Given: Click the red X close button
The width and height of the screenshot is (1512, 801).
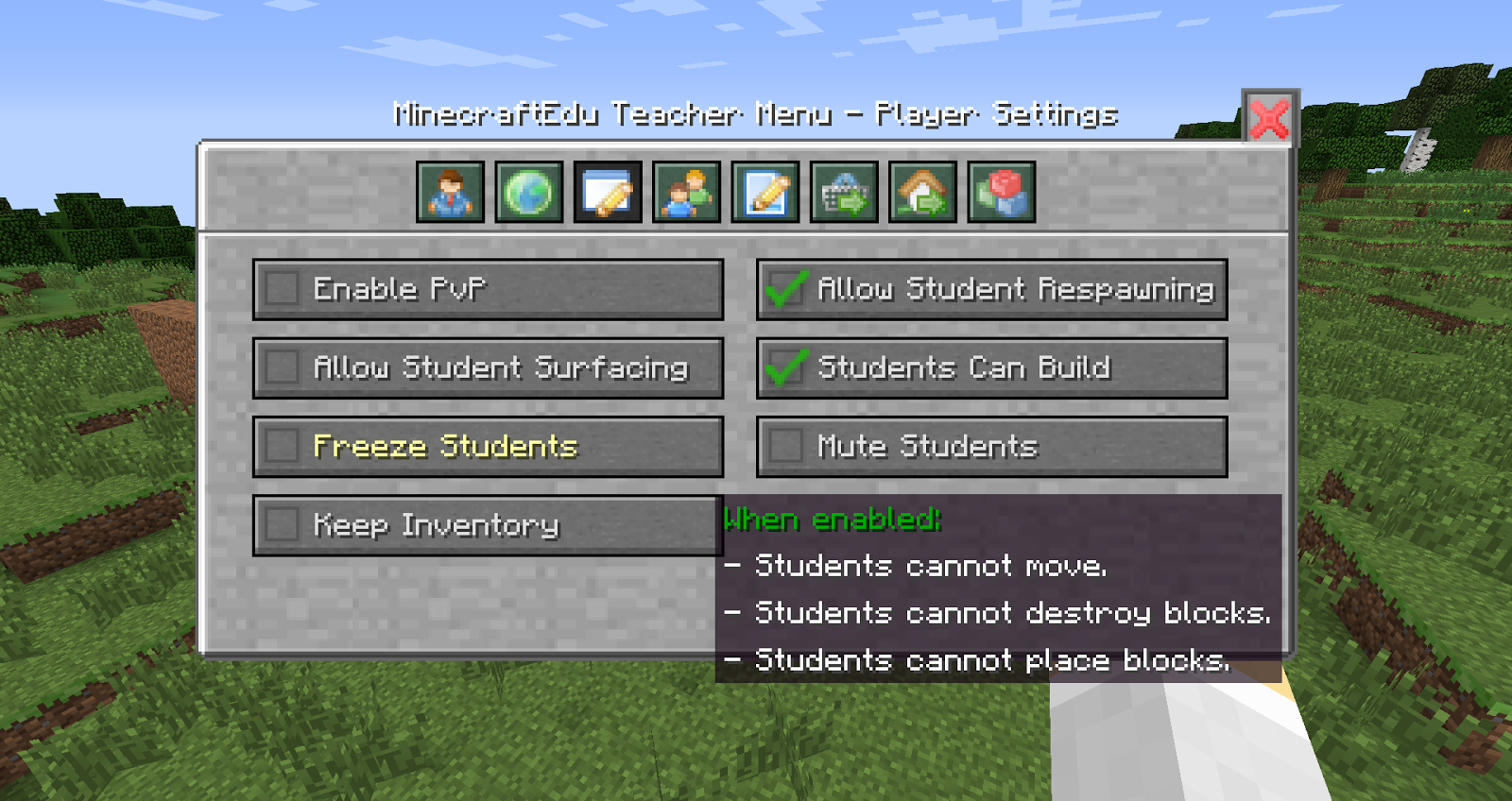Looking at the screenshot, I should (x=1267, y=117).
